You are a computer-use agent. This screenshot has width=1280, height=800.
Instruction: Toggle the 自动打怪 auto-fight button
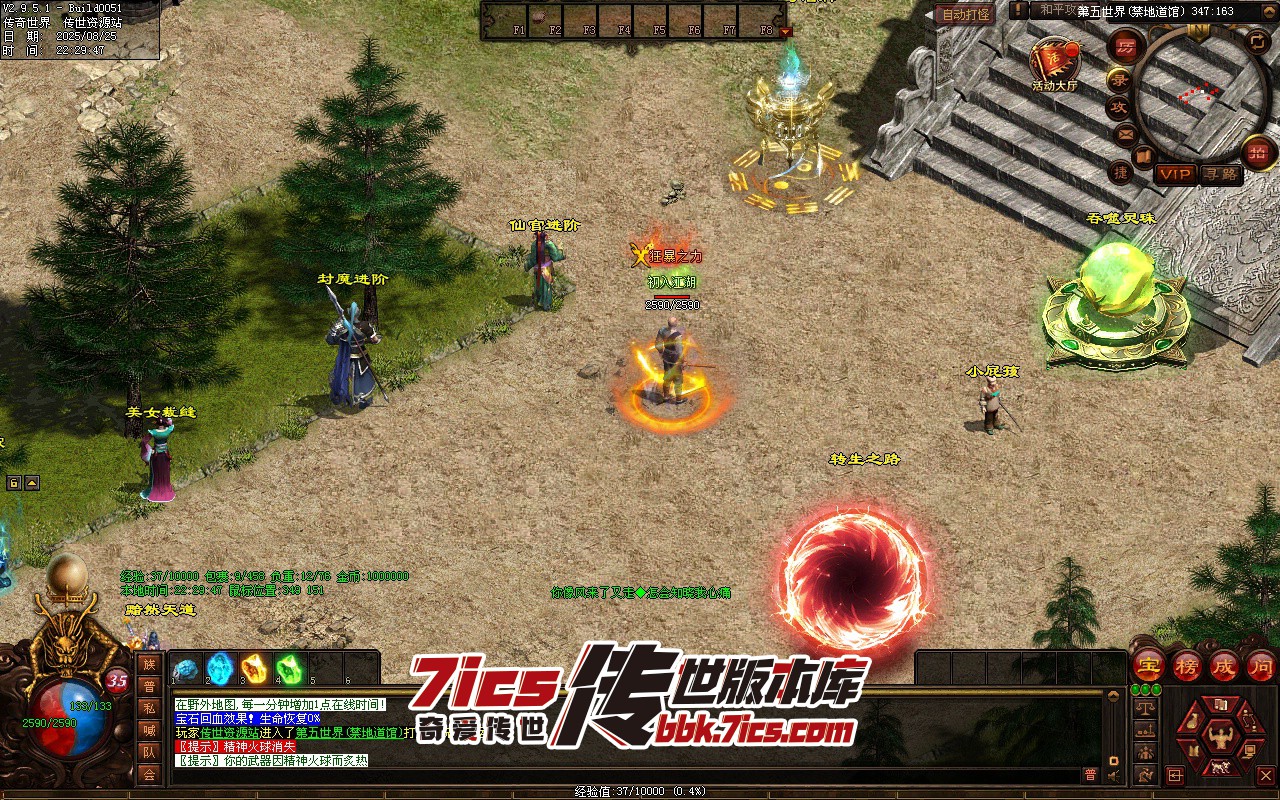point(966,14)
